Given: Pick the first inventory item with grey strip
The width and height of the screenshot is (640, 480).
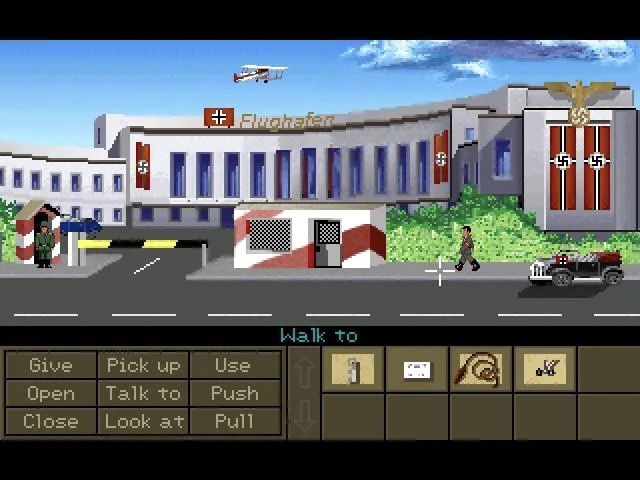Looking at the screenshot, I should click(x=353, y=370).
